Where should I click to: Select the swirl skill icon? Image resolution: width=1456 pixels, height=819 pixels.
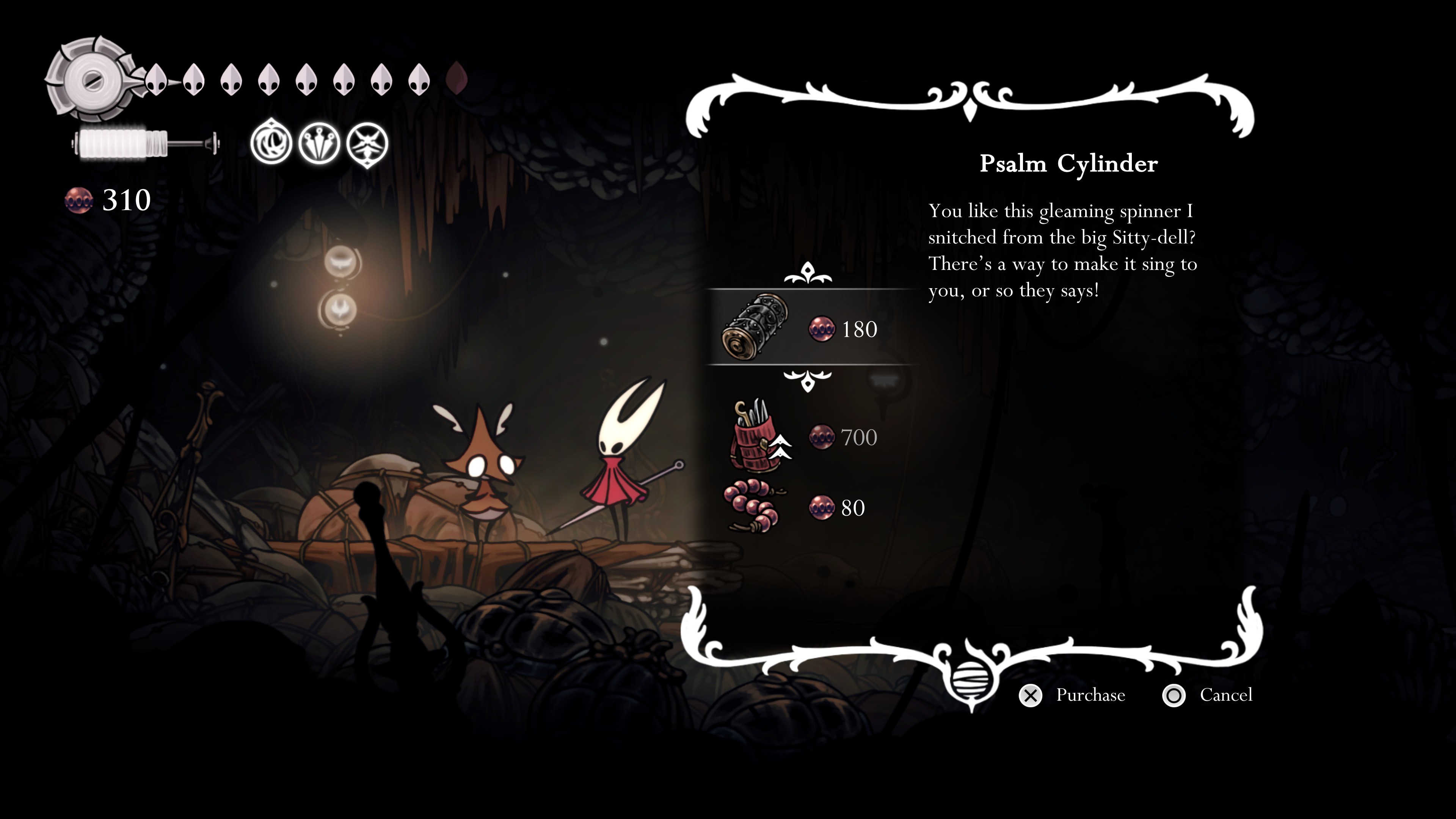pyautogui.click(x=271, y=144)
